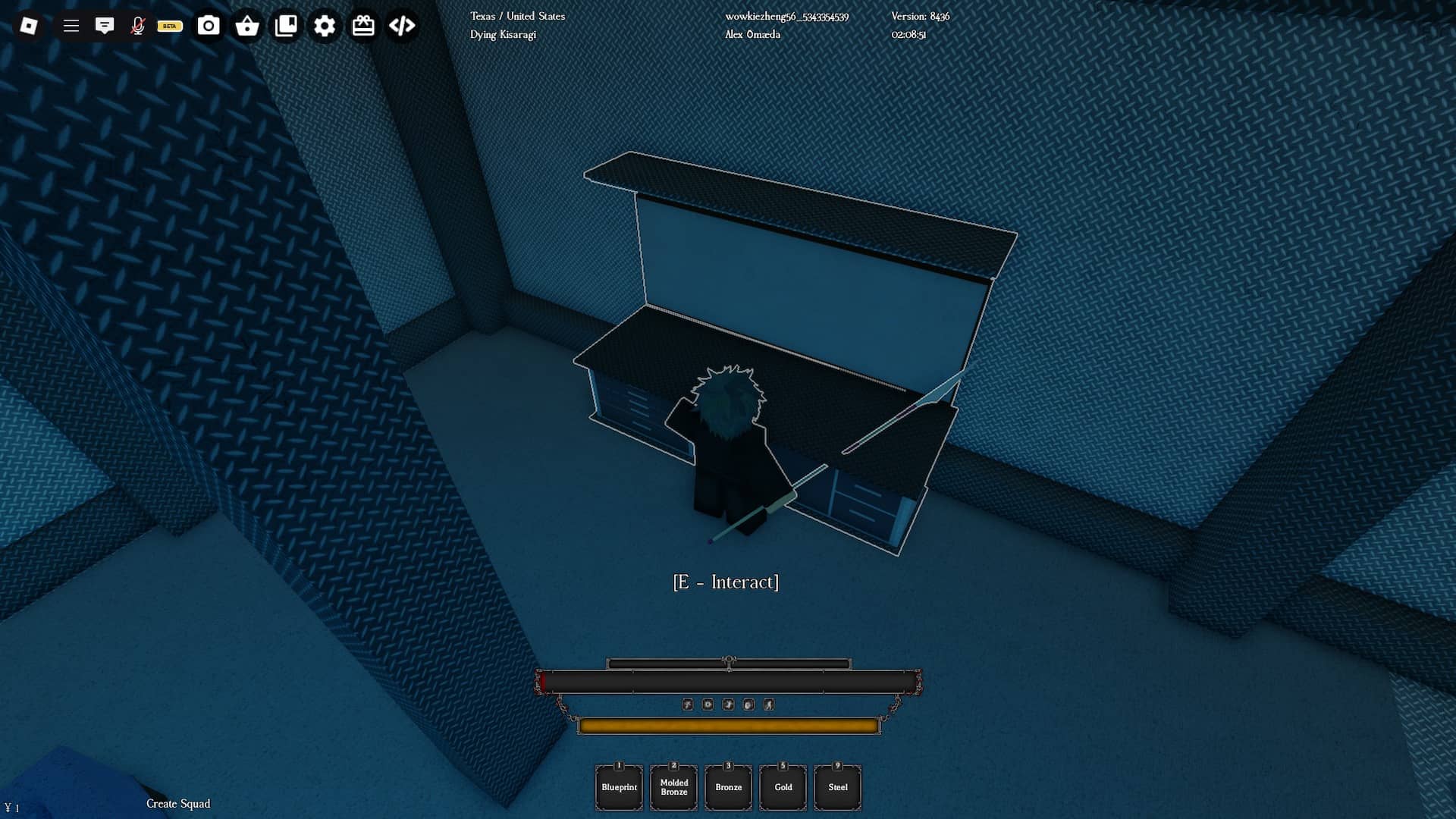Toggle the circular status effect icon
Screen dimensions: 1456x819
click(749, 704)
